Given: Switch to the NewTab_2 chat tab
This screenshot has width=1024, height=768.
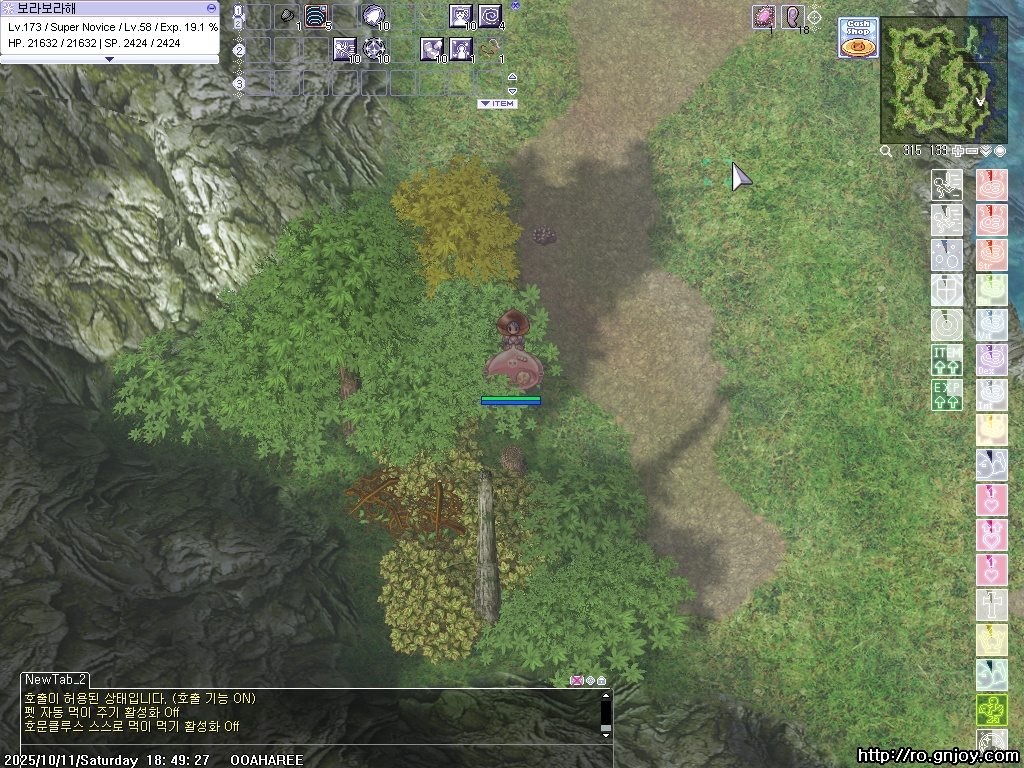Looking at the screenshot, I should (x=56, y=679).
